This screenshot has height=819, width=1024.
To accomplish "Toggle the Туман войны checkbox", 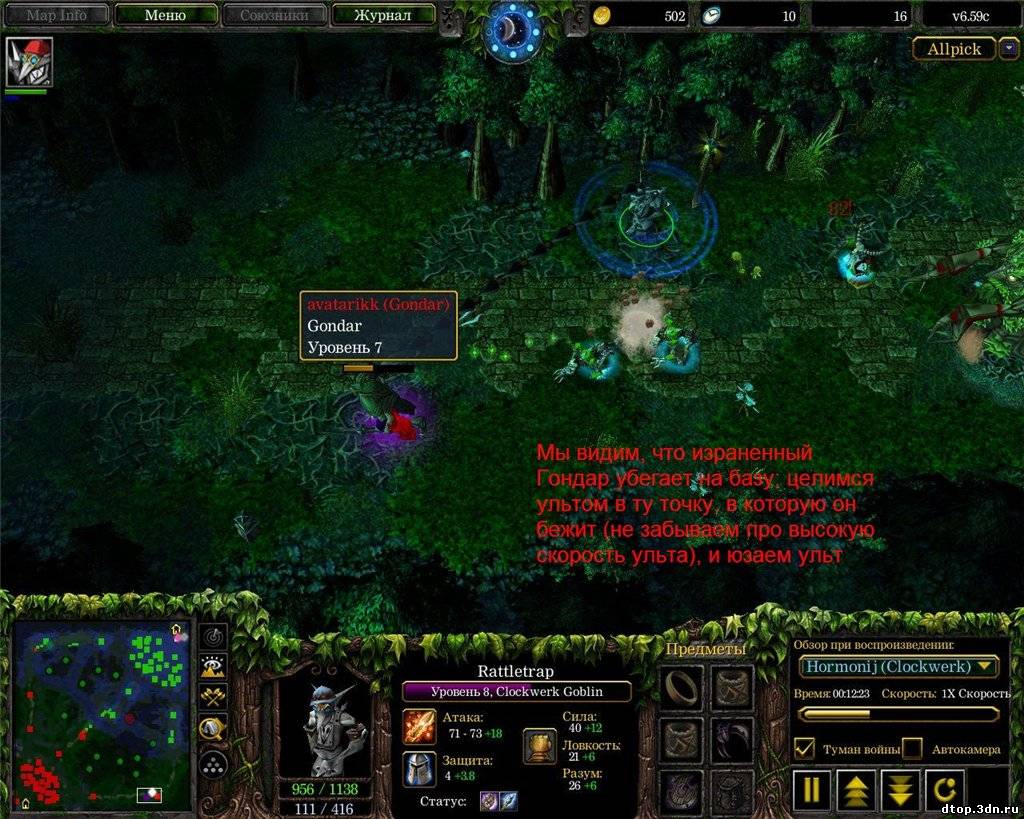I will pyautogui.click(x=804, y=748).
